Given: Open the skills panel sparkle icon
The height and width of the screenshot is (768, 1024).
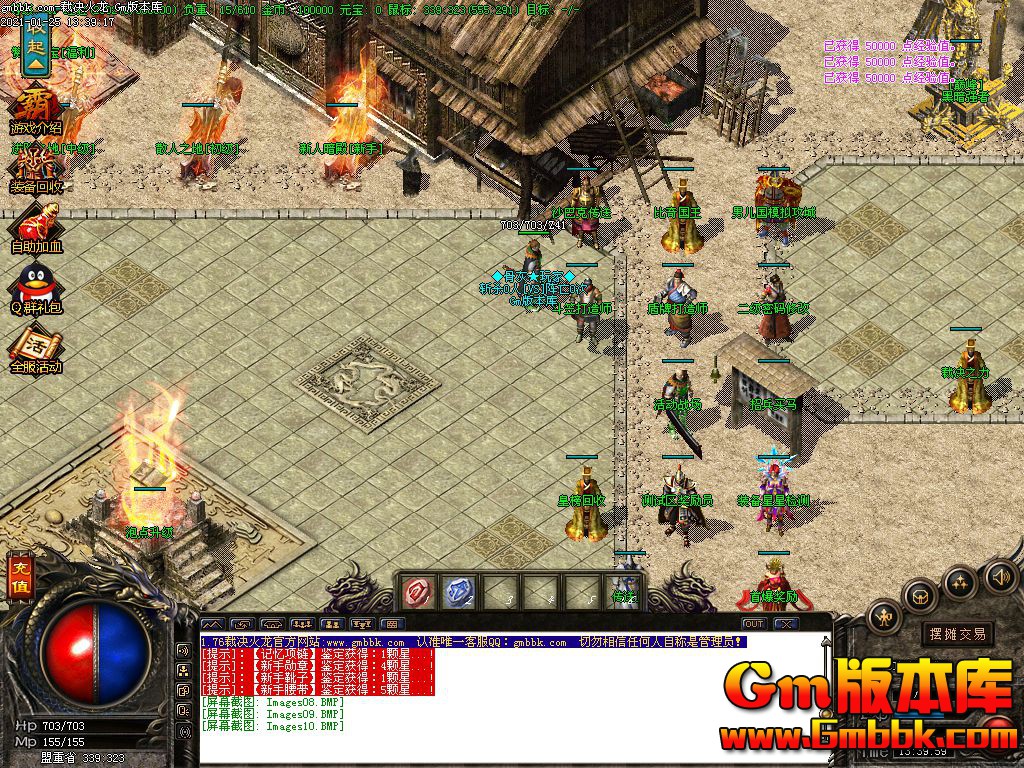Looking at the screenshot, I should [x=960, y=582].
